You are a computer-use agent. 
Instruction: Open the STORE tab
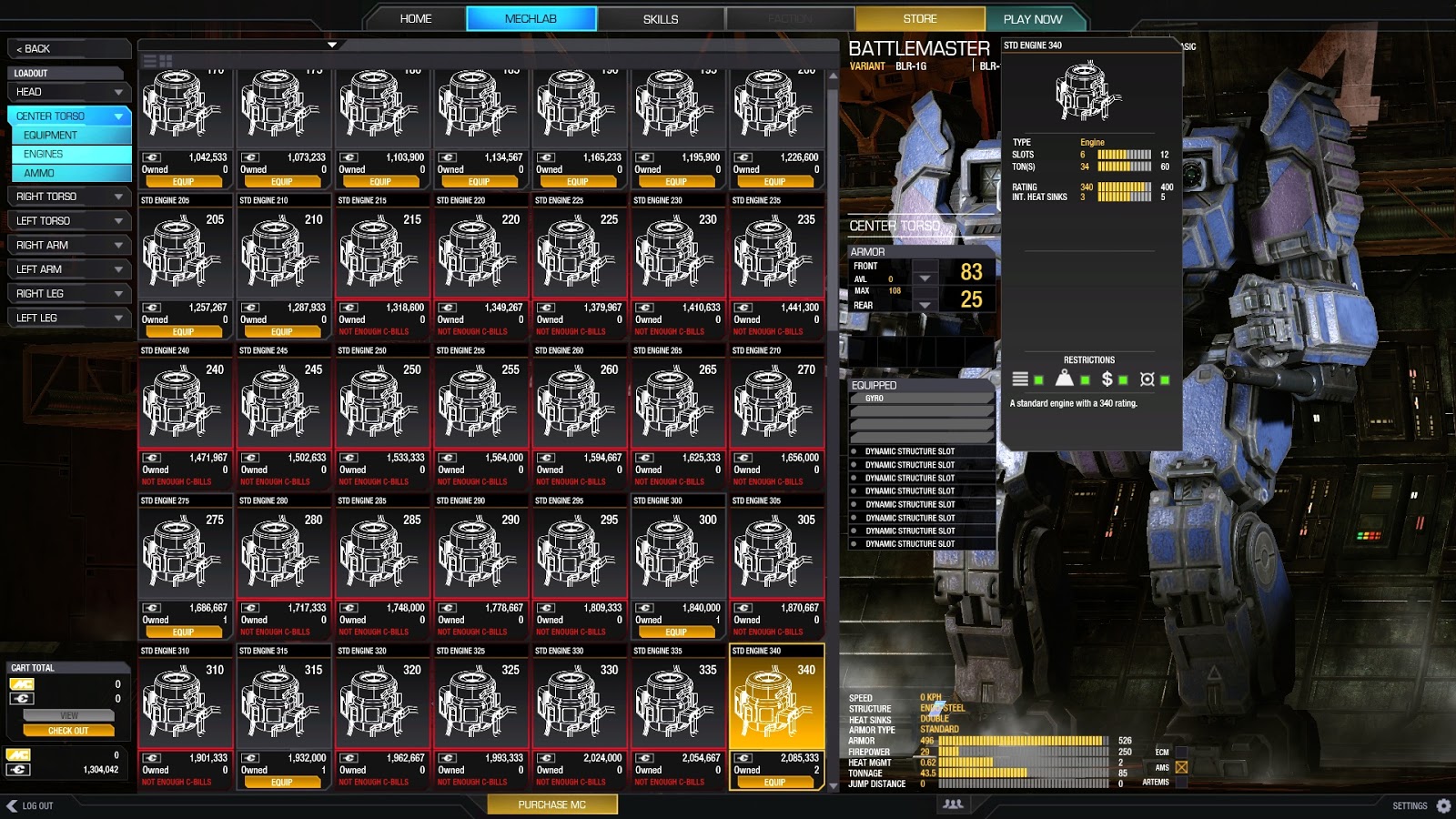920,18
